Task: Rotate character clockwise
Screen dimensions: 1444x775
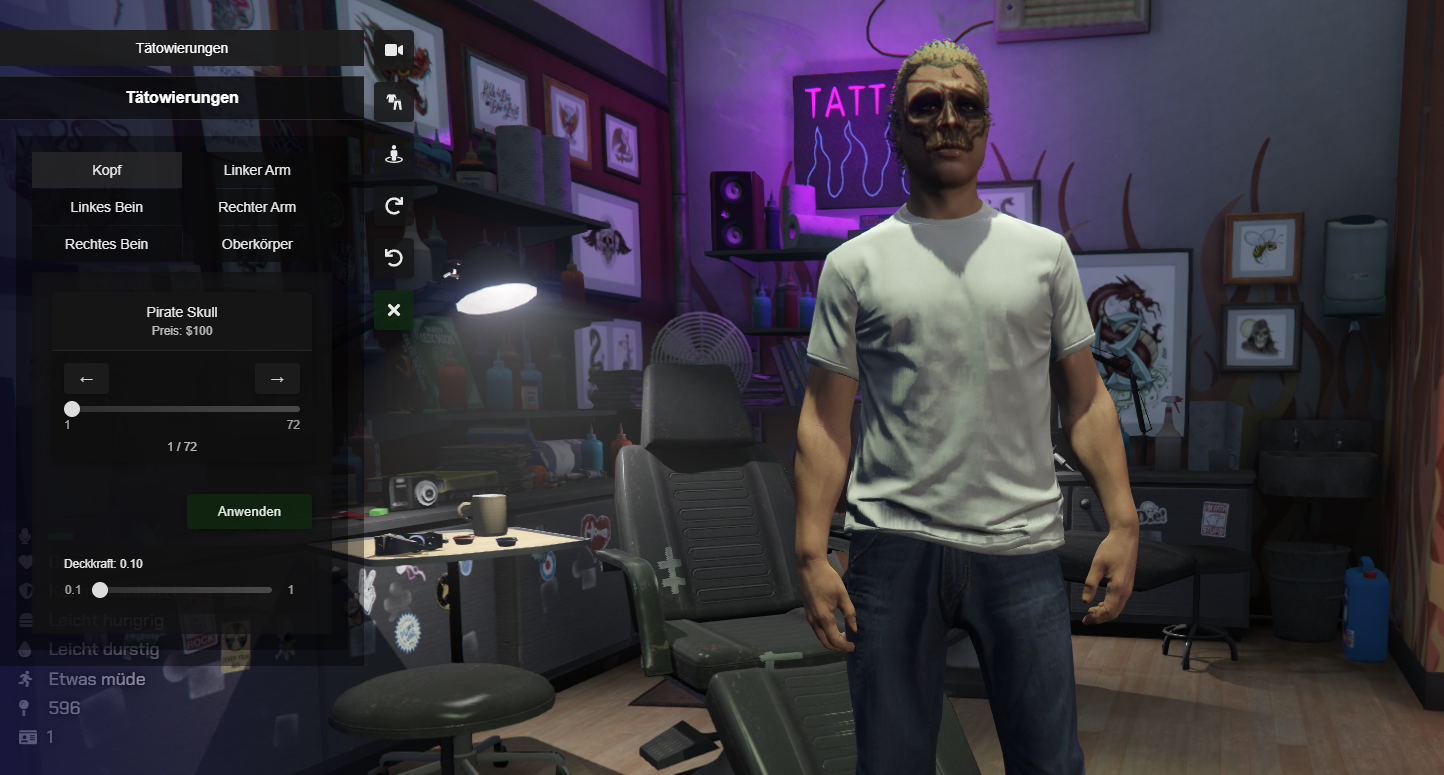Action: click(x=394, y=206)
